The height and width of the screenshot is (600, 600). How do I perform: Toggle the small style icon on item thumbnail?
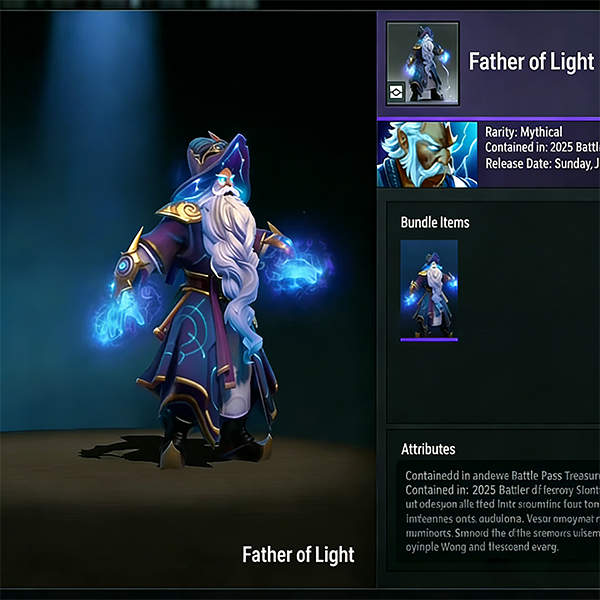[398, 92]
